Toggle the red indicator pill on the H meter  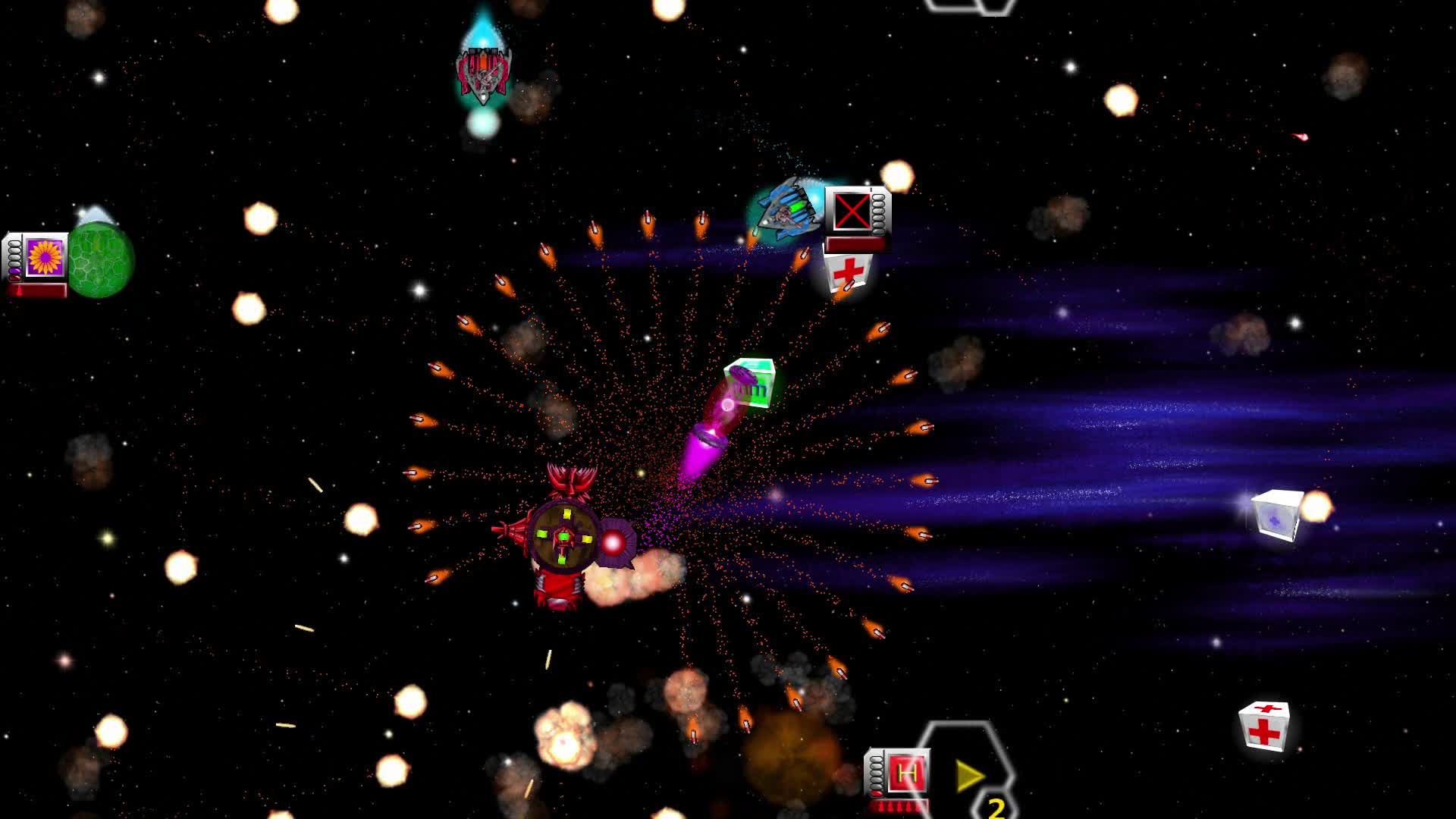(877, 792)
